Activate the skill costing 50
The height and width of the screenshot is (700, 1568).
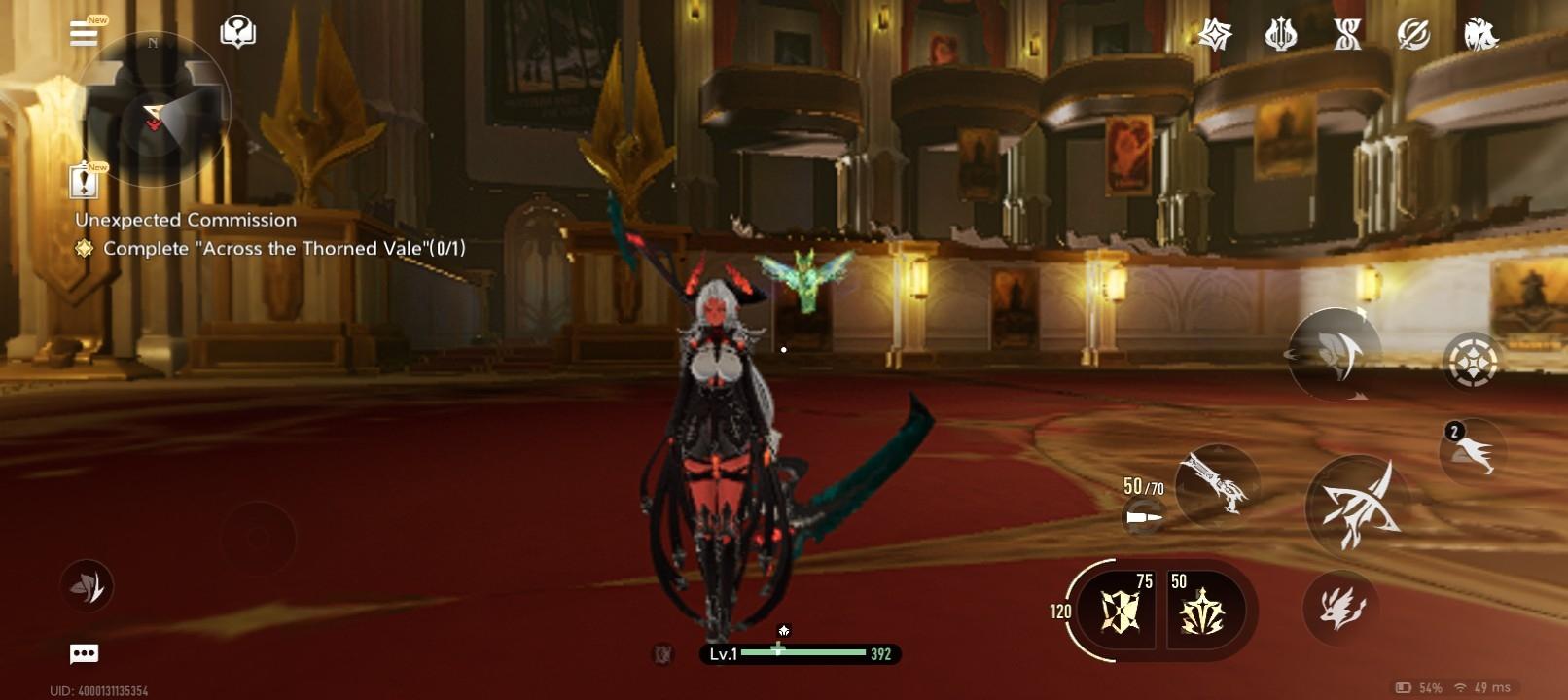1202,611
